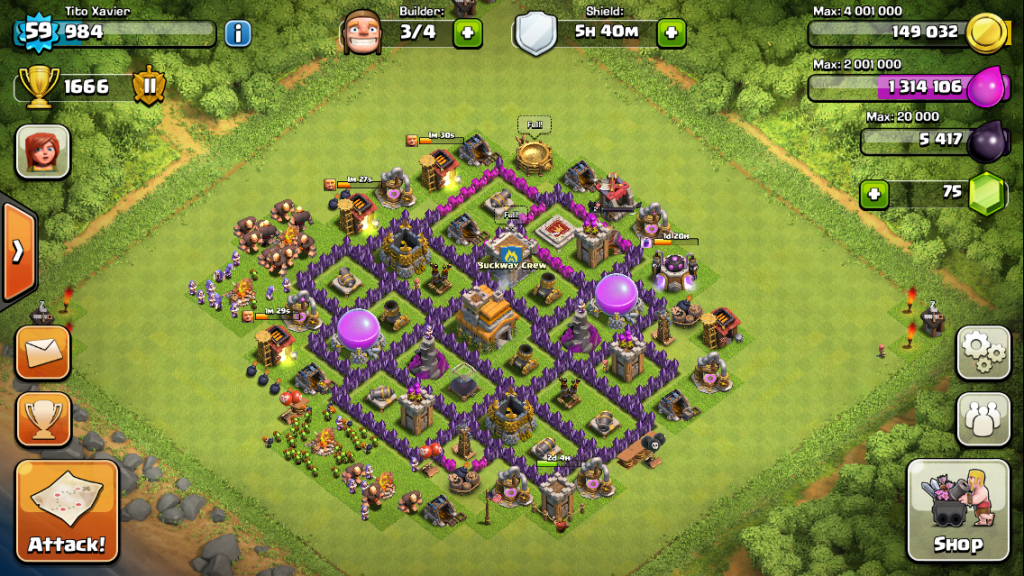Open the Shop
The height and width of the screenshot is (576, 1024).
pyautogui.click(x=958, y=510)
